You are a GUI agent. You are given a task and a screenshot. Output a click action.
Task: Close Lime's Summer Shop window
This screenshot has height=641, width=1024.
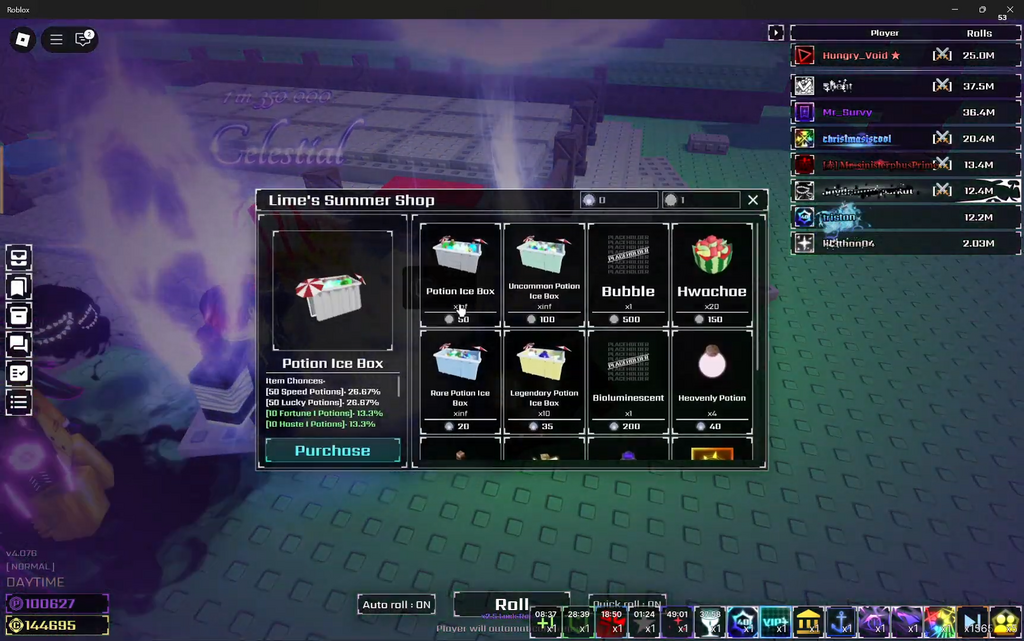(753, 200)
